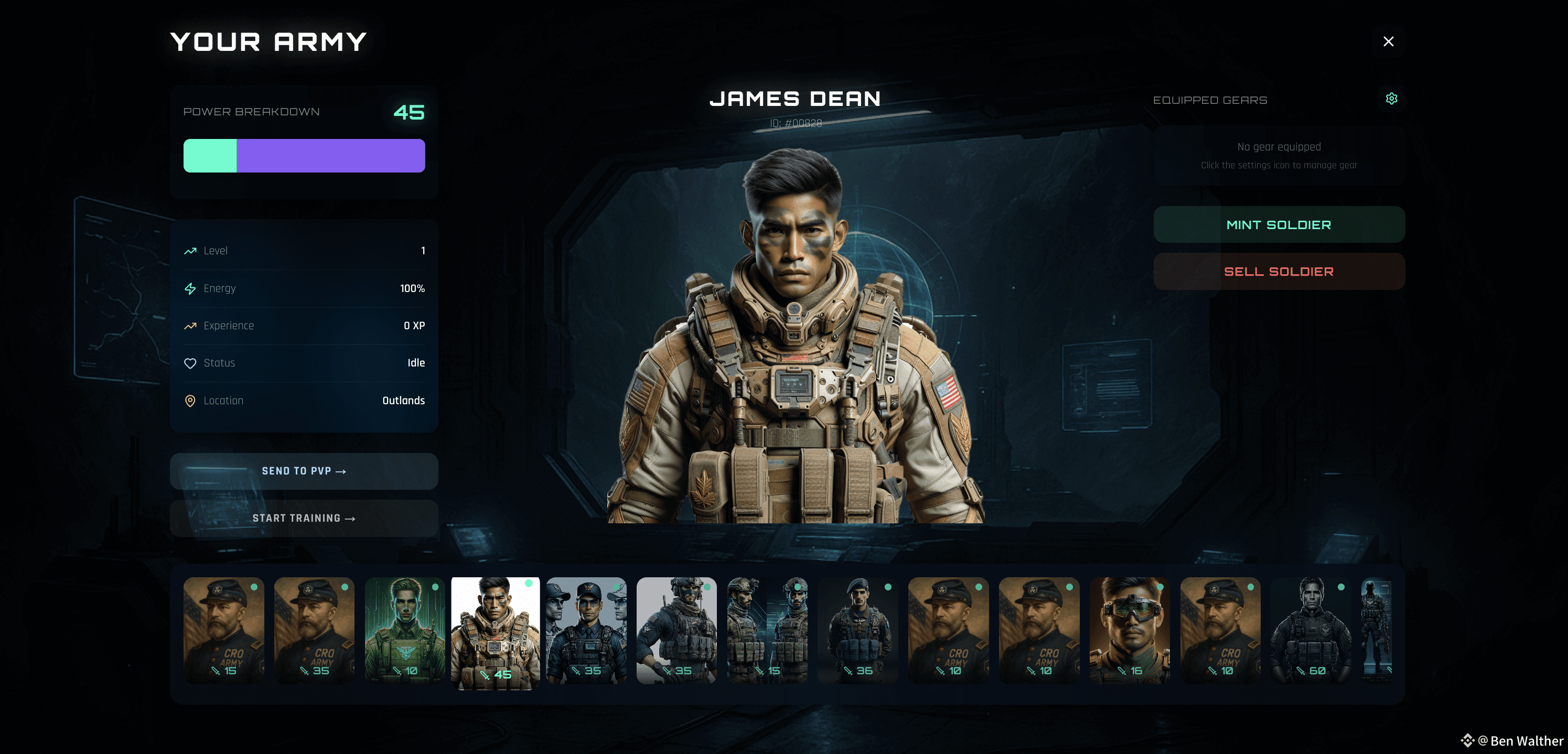Select the black armored soldier with power 60
Viewport: 1568px width, 754px height.
pyautogui.click(x=1311, y=630)
